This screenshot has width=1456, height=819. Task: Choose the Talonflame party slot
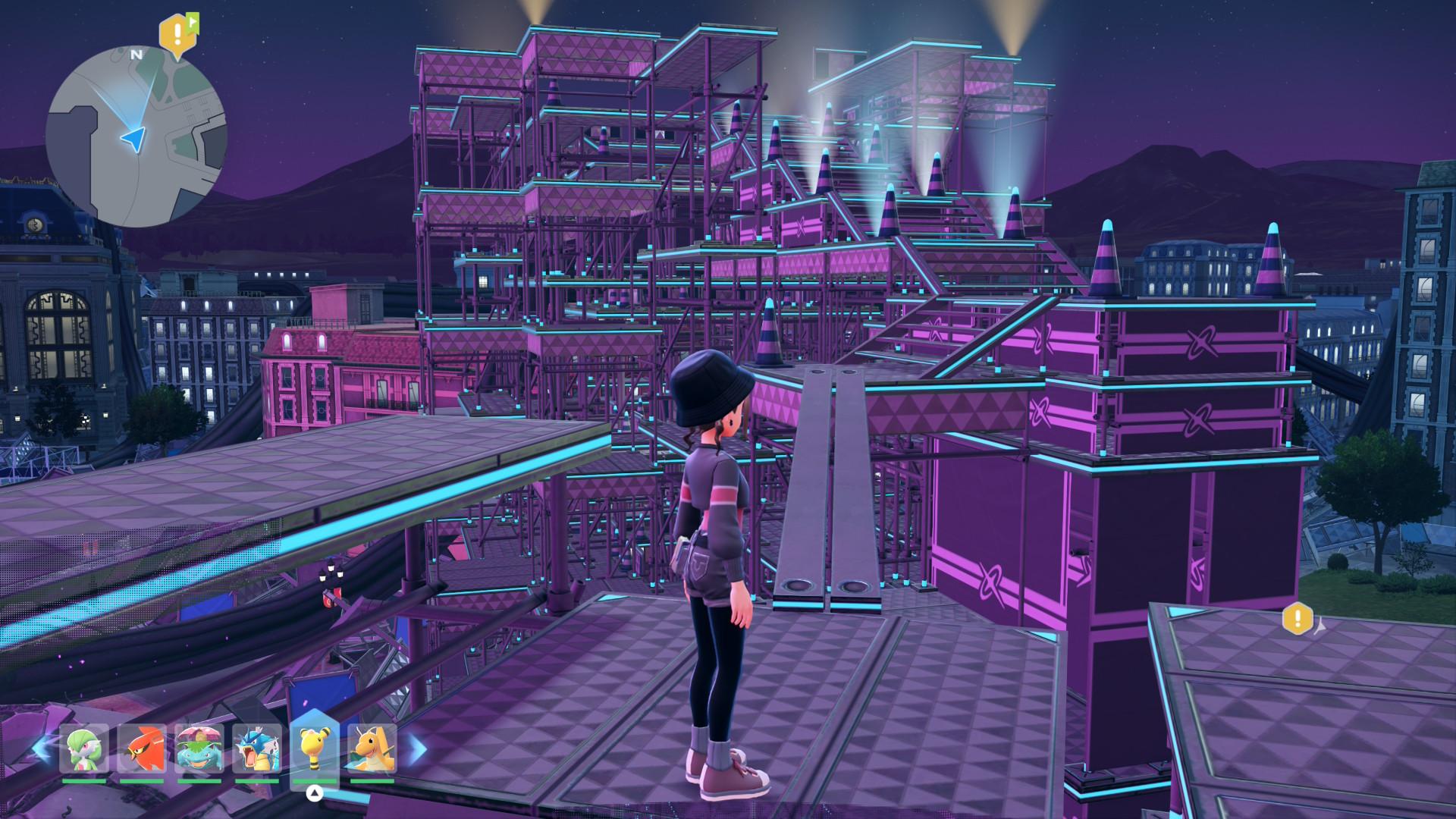click(142, 748)
